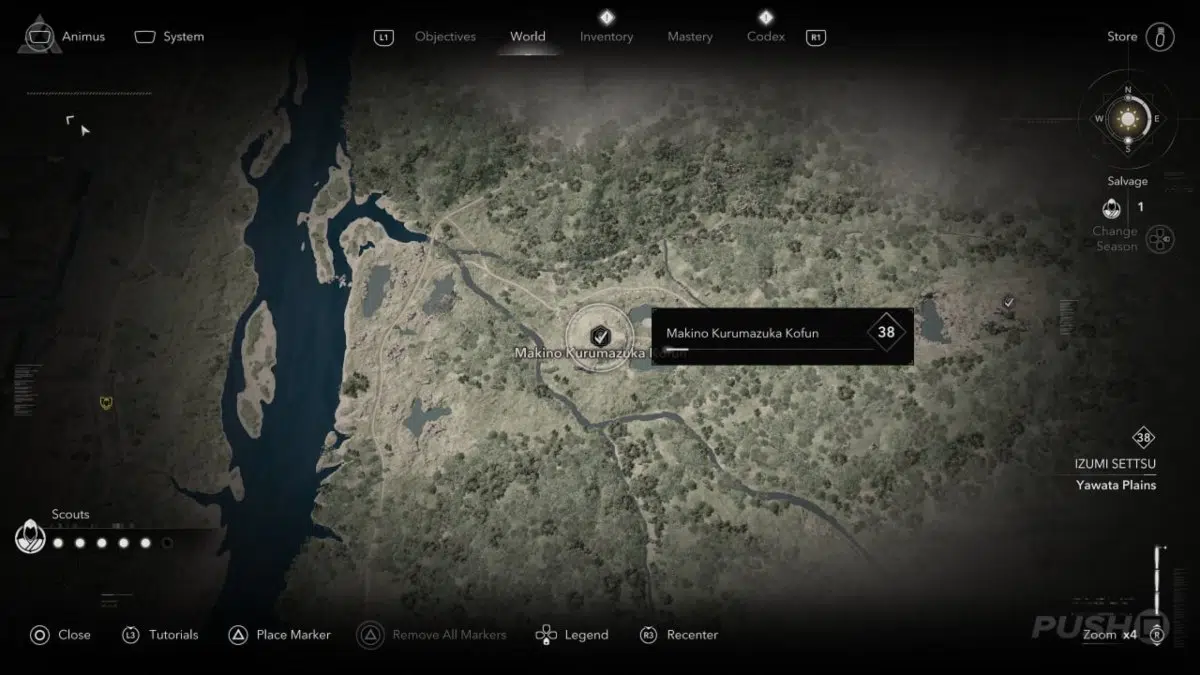
Task: Visit the Store
Action: pos(1139,37)
